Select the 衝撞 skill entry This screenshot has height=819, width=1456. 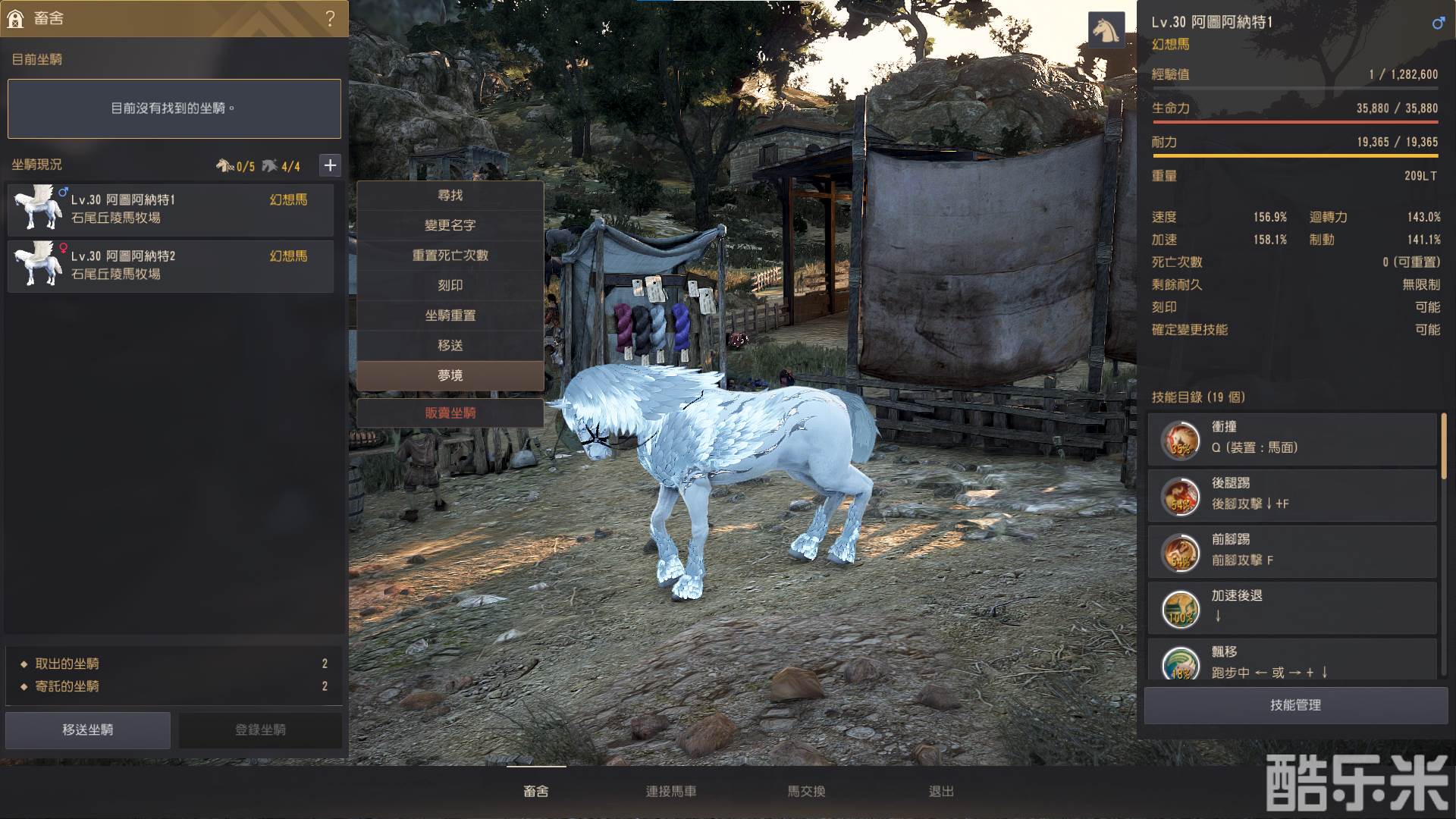tap(1292, 438)
